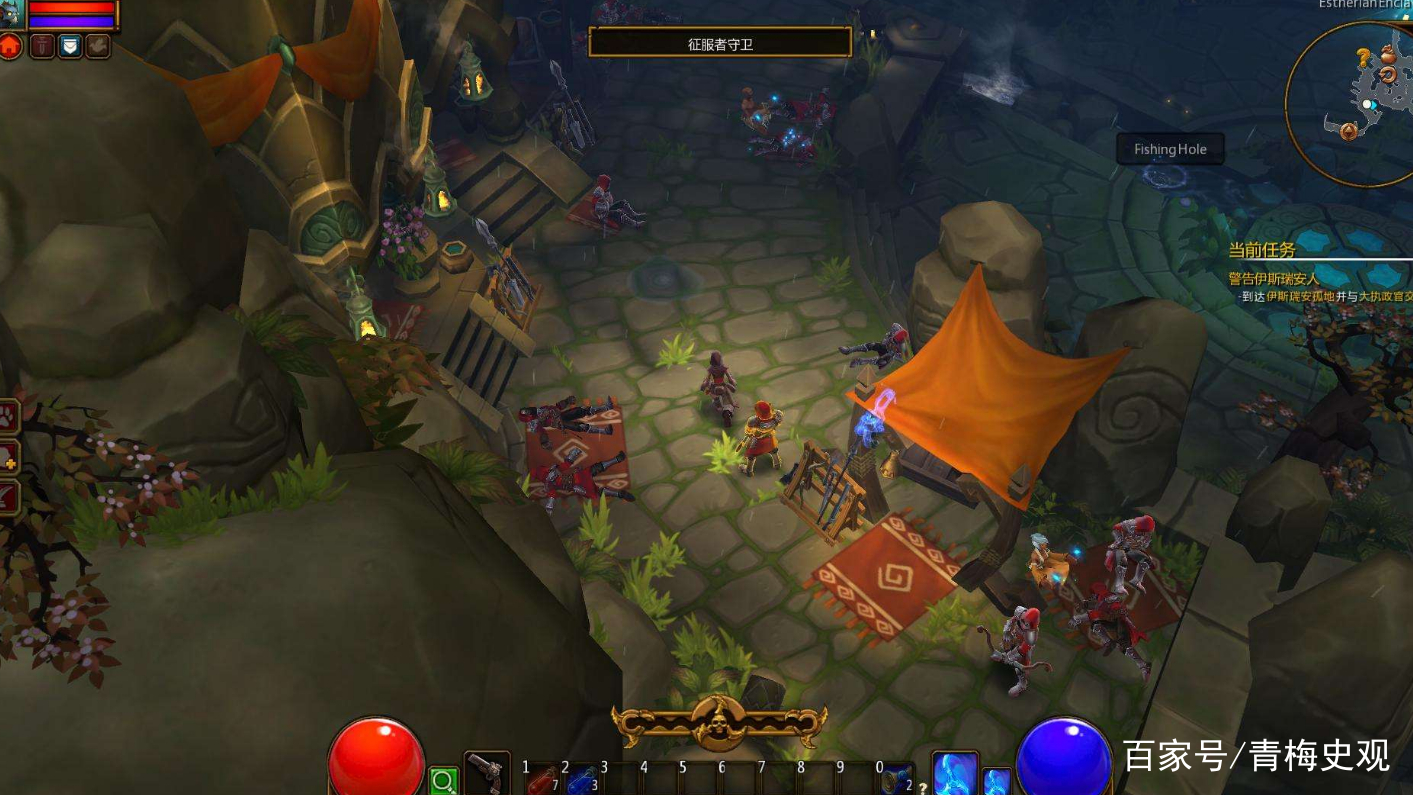Open the blue envelope icon button
The height and width of the screenshot is (795, 1413).
tap(70, 45)
